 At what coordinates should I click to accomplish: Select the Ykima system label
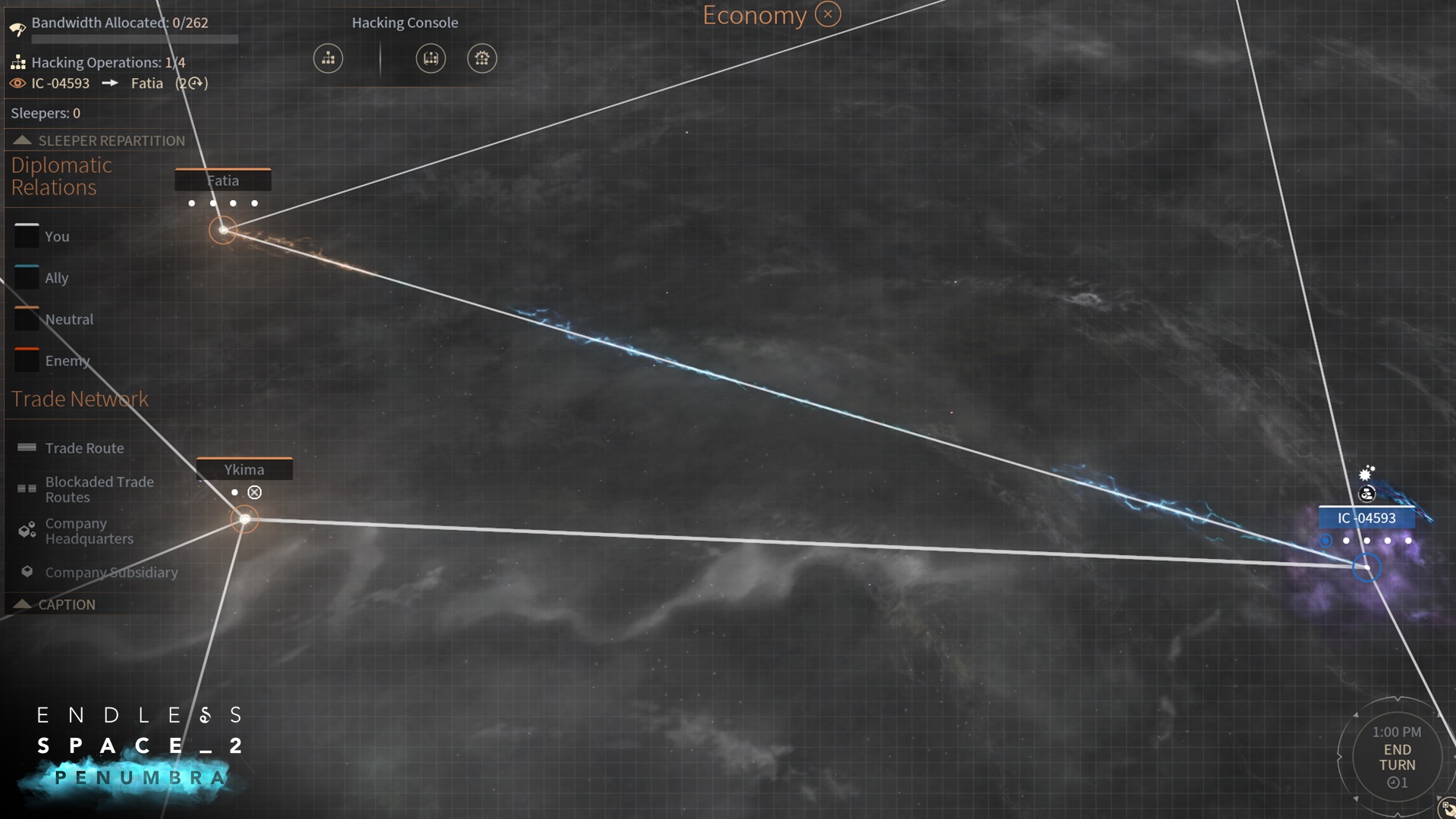coord(244,469)
